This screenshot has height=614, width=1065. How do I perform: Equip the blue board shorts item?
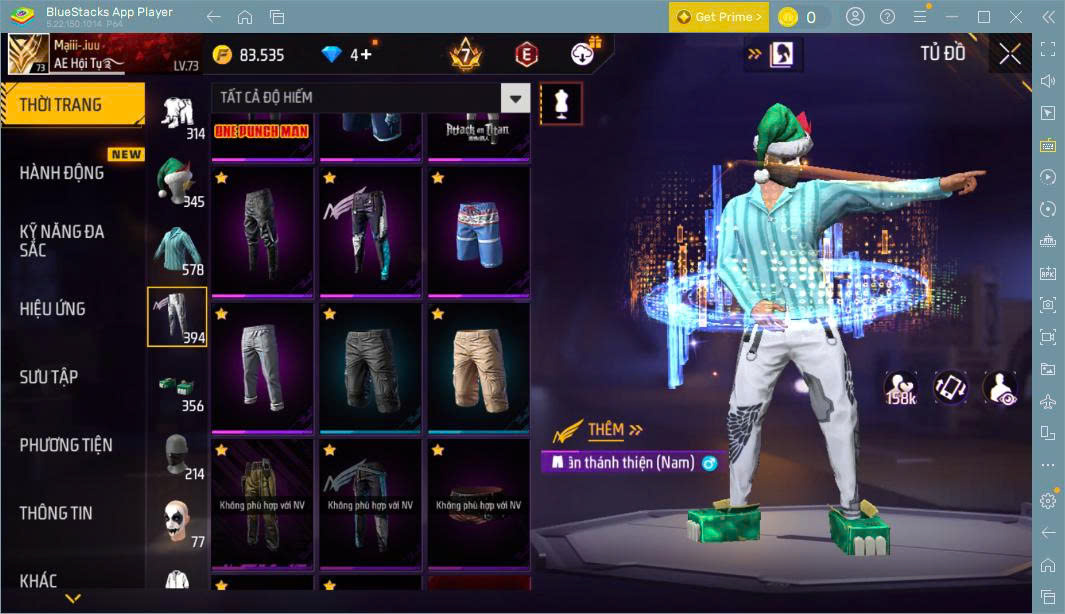pos(478,230)
